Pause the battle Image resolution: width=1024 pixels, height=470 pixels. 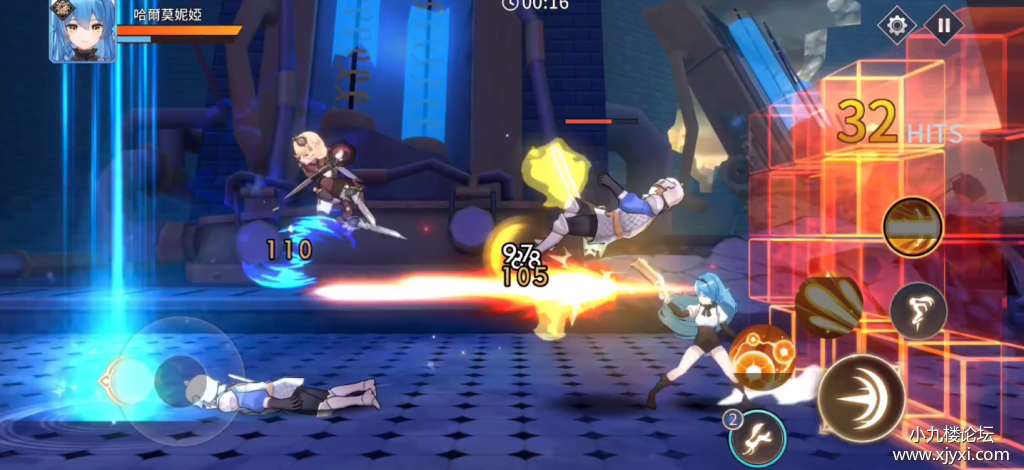pyautogui.click(x=943, y=25)
